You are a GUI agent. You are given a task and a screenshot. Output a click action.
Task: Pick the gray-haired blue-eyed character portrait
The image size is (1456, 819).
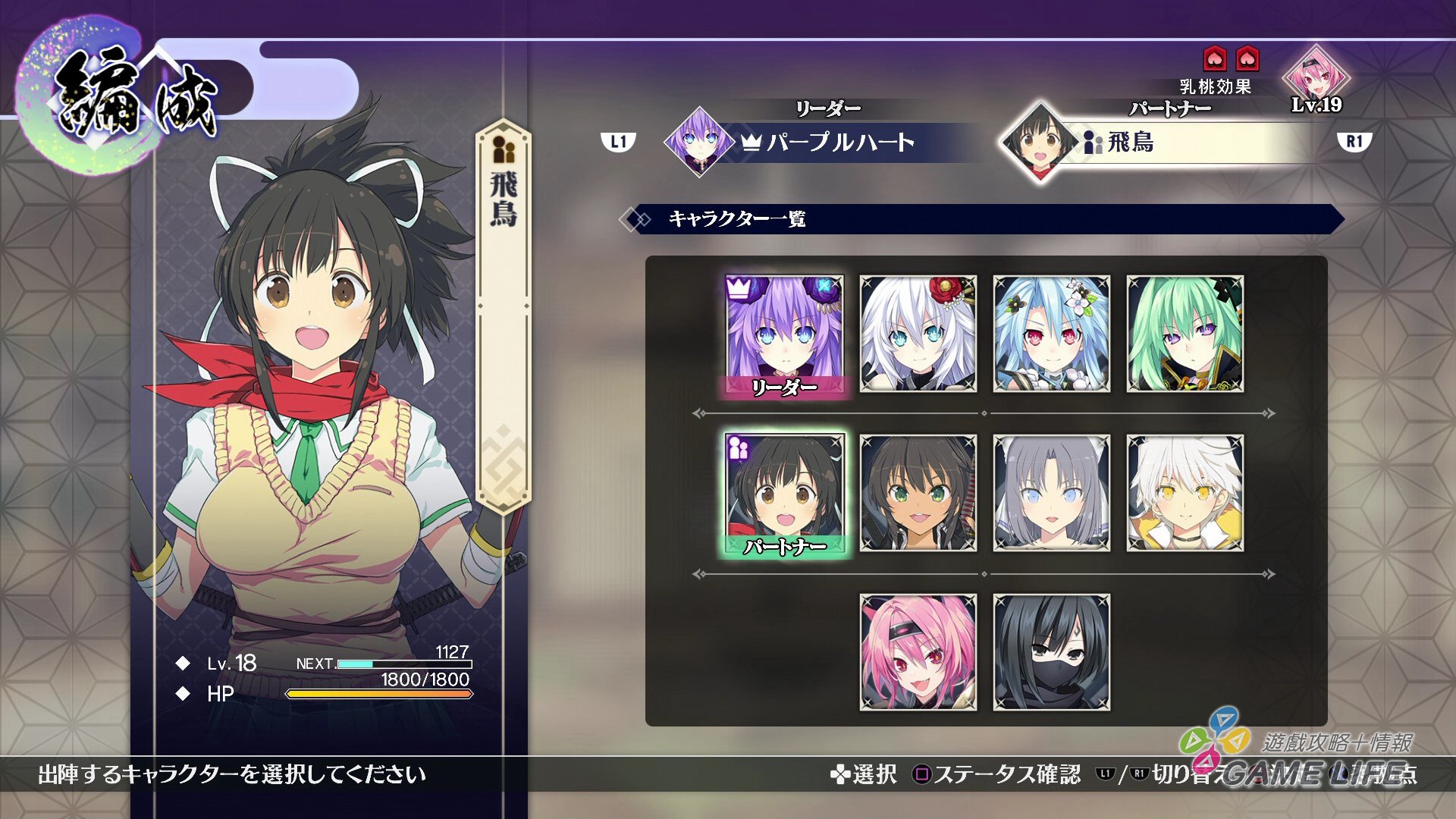point(1051,493)
